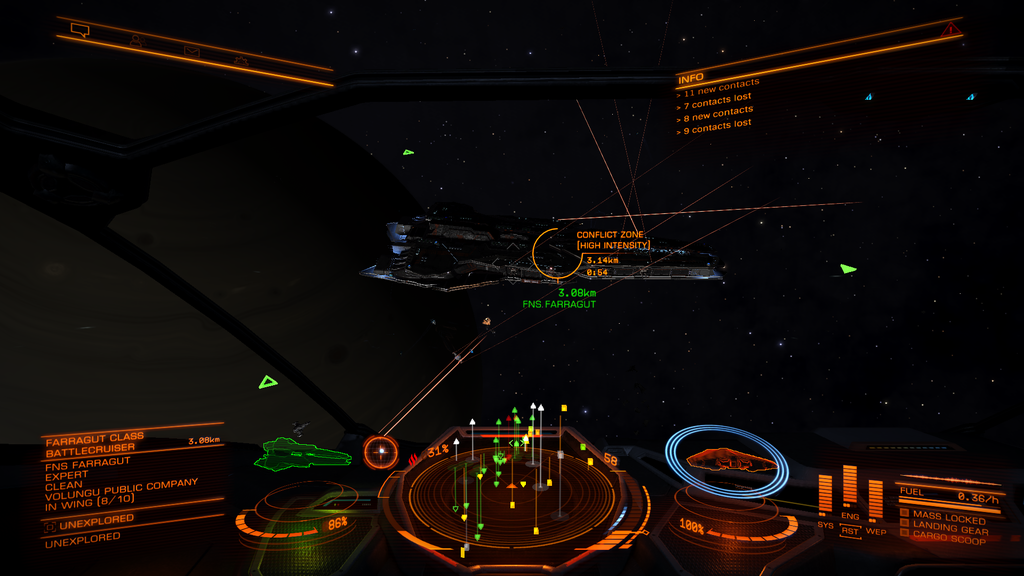Select the Conflict Zone High Intensity marker
This screenshot has height=576, width=1024.
(612, 240)
